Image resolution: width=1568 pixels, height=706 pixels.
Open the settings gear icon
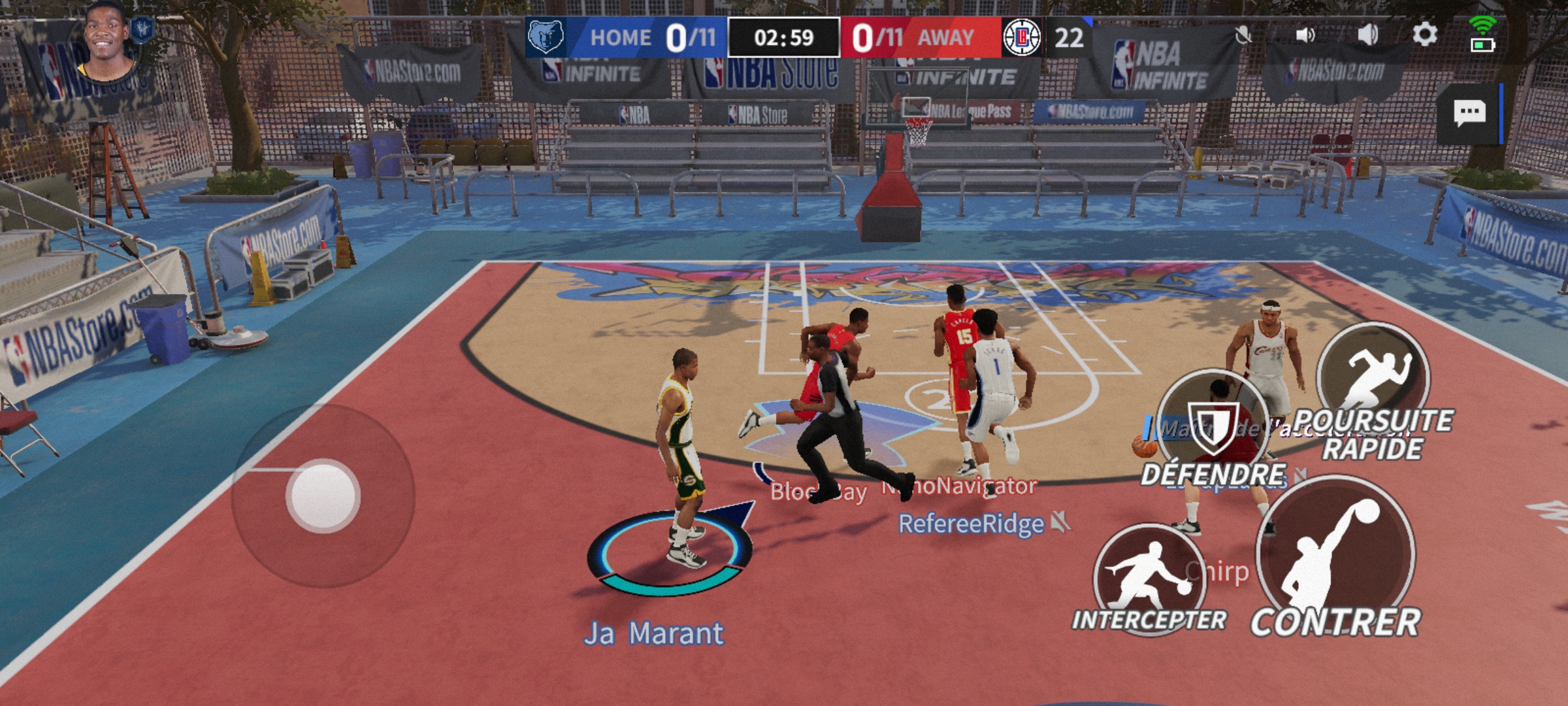pyautogui.click(x=1425, y=34)
